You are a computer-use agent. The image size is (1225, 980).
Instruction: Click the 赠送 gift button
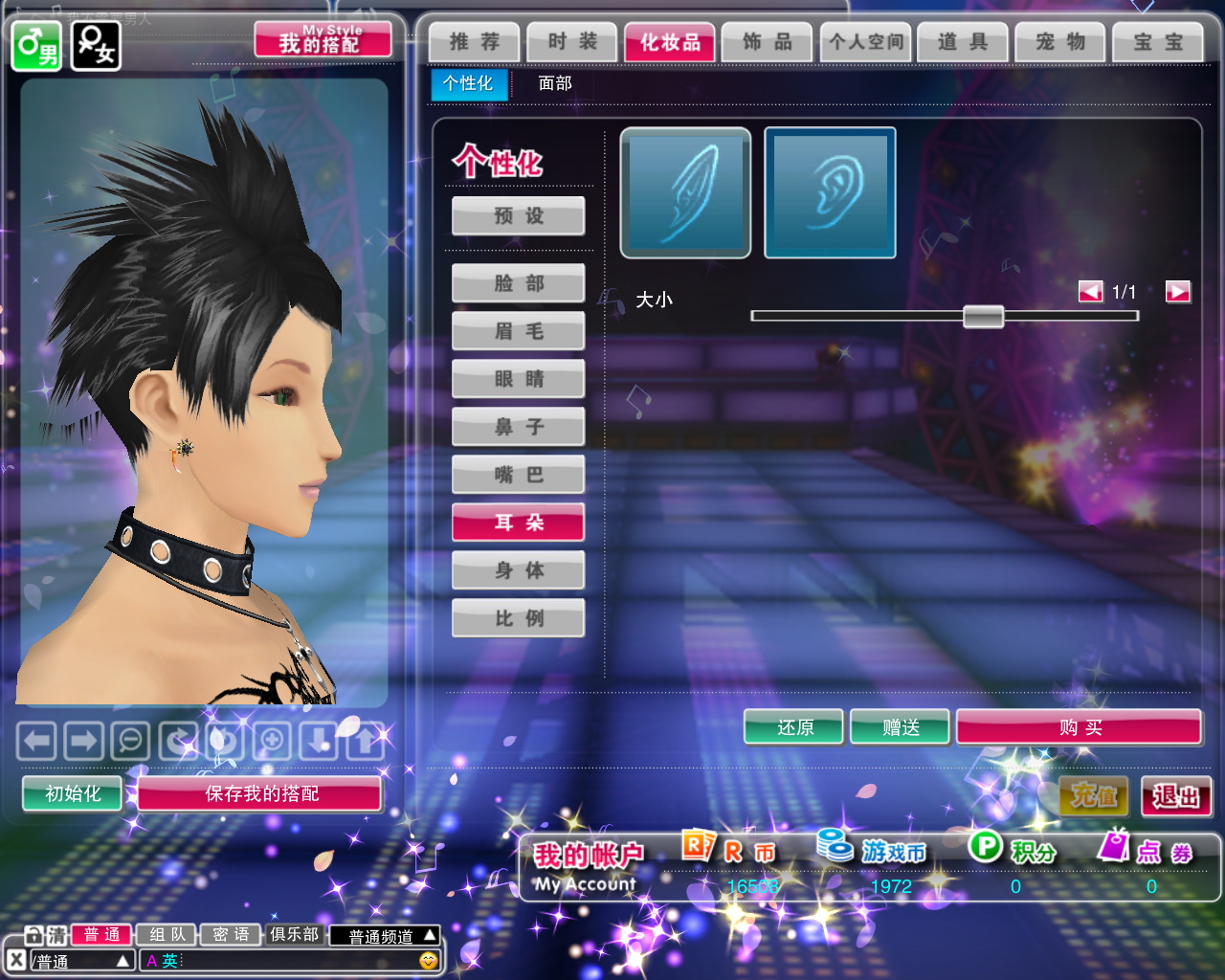point(901,728)
